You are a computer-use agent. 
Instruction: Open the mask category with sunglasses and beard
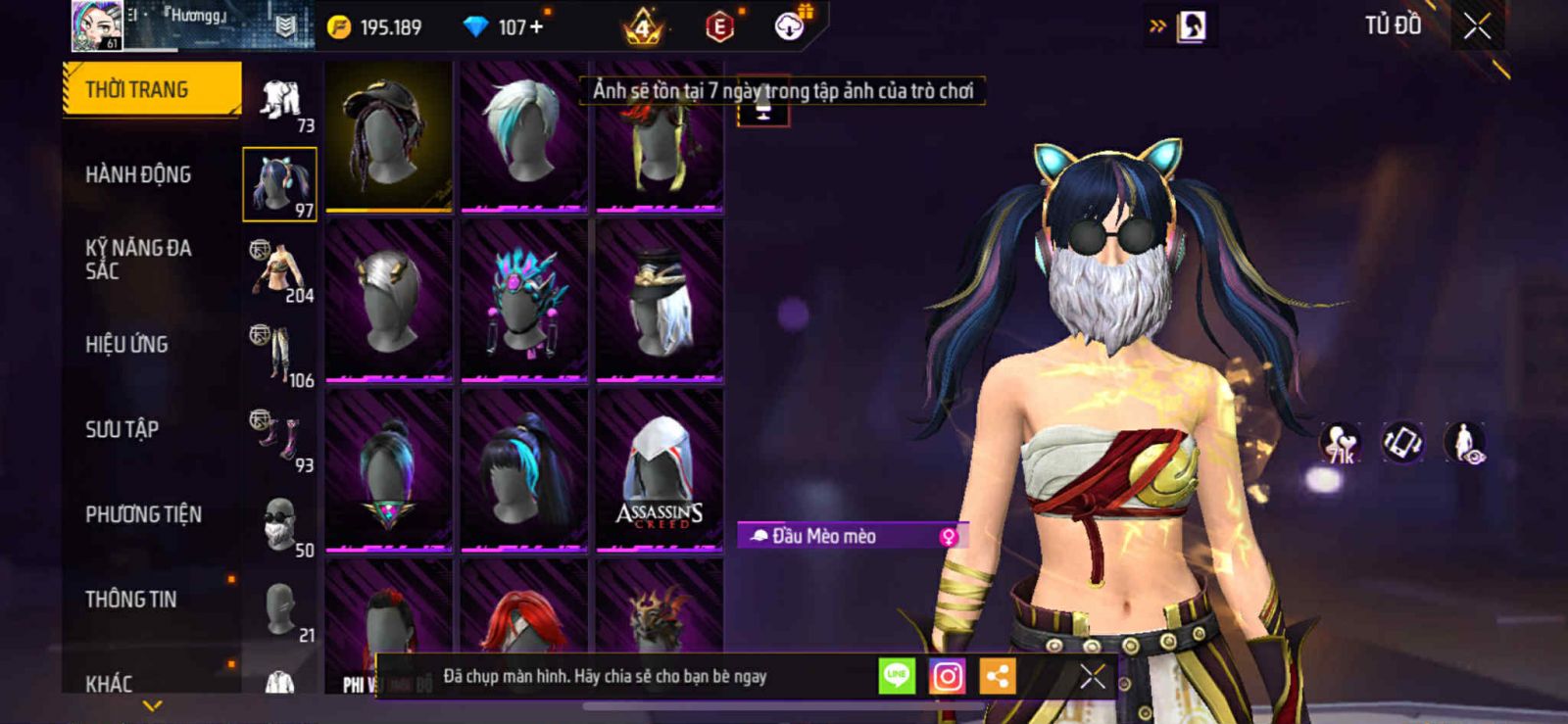(280, 525)
